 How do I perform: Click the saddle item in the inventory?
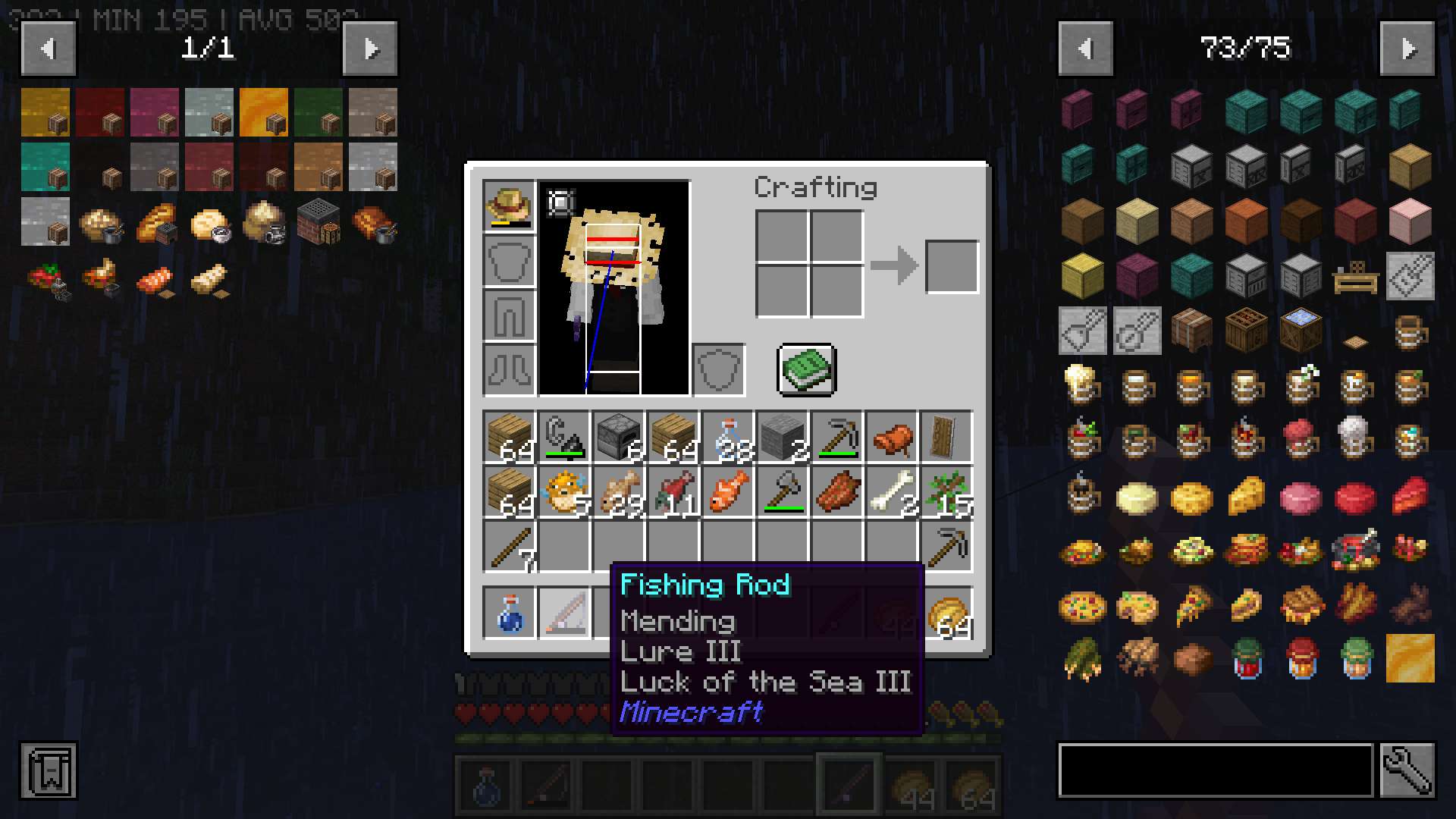pyautogui.click(x=892, y=436)
